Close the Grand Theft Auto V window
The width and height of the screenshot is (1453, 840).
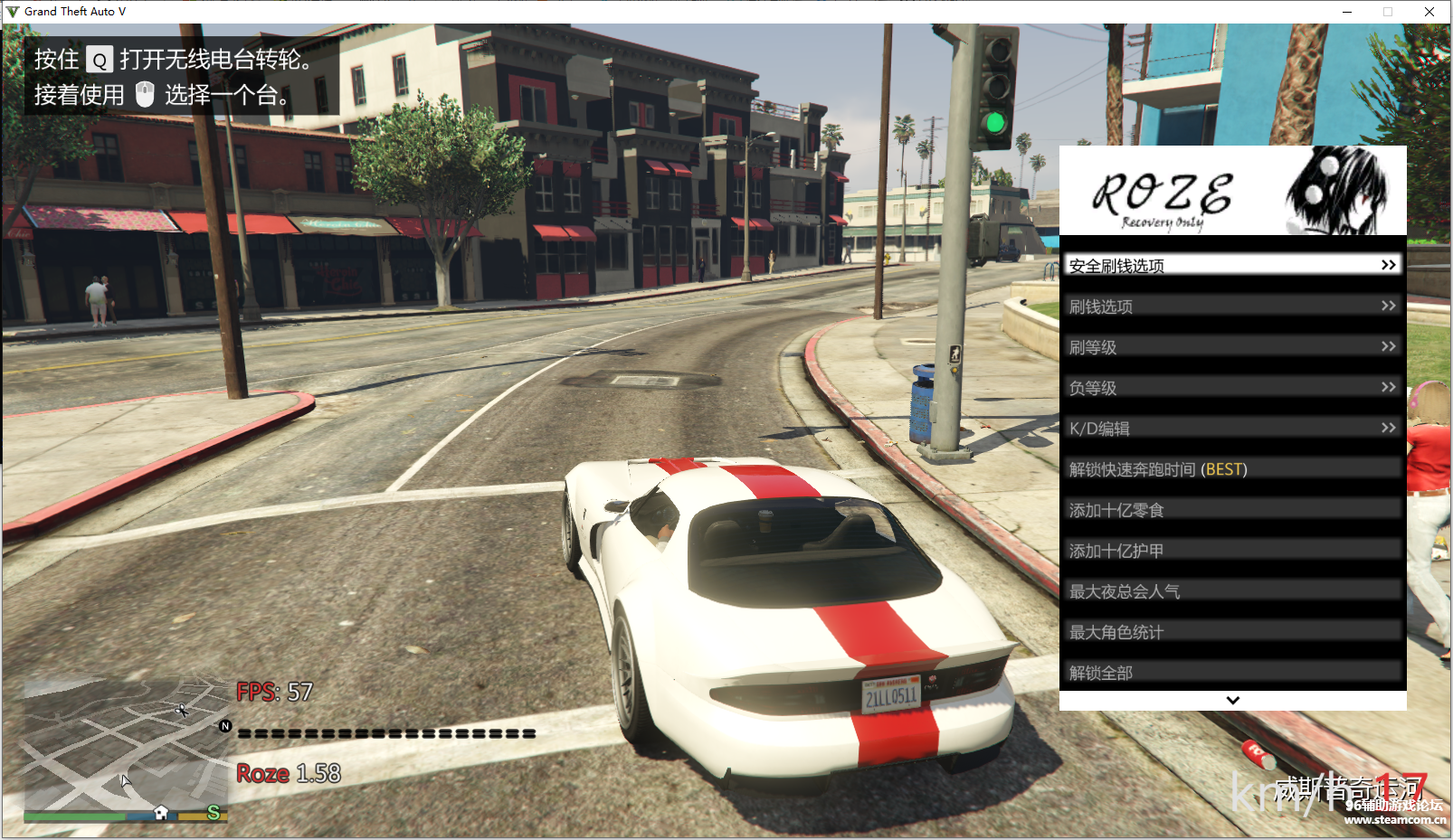tap(1429, 12)
